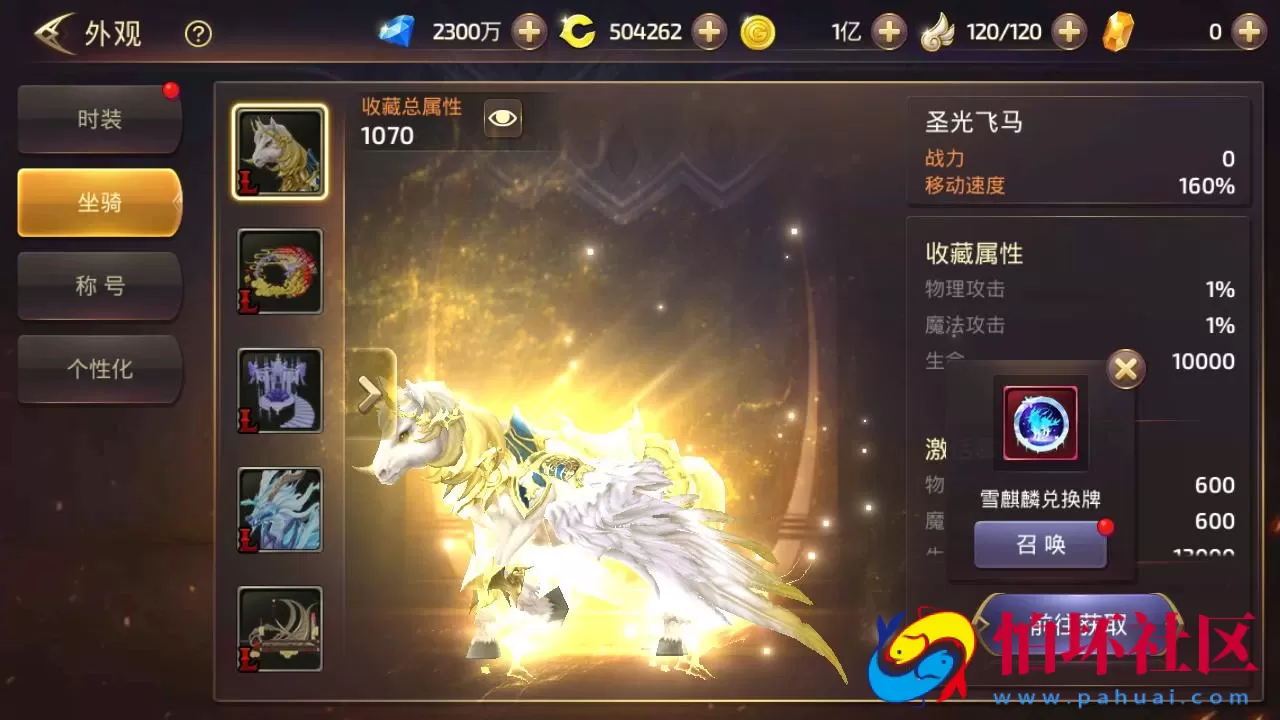The height and width of the screenshot is (720, 1280).
Task: Click the gold ingot icon showing 0
Action: pos(1119,31)
